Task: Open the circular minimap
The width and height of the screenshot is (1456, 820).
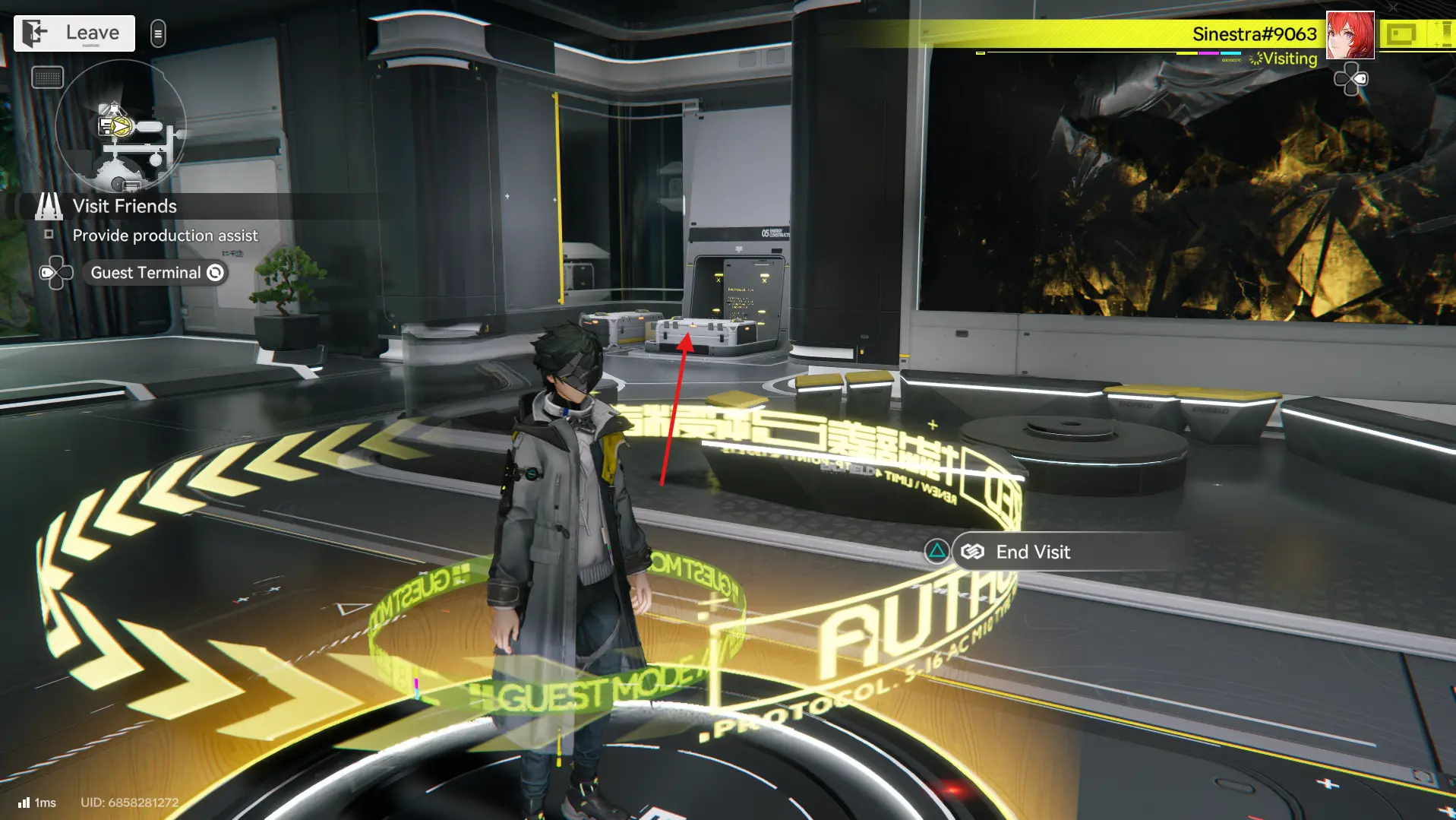Action: 121,127
